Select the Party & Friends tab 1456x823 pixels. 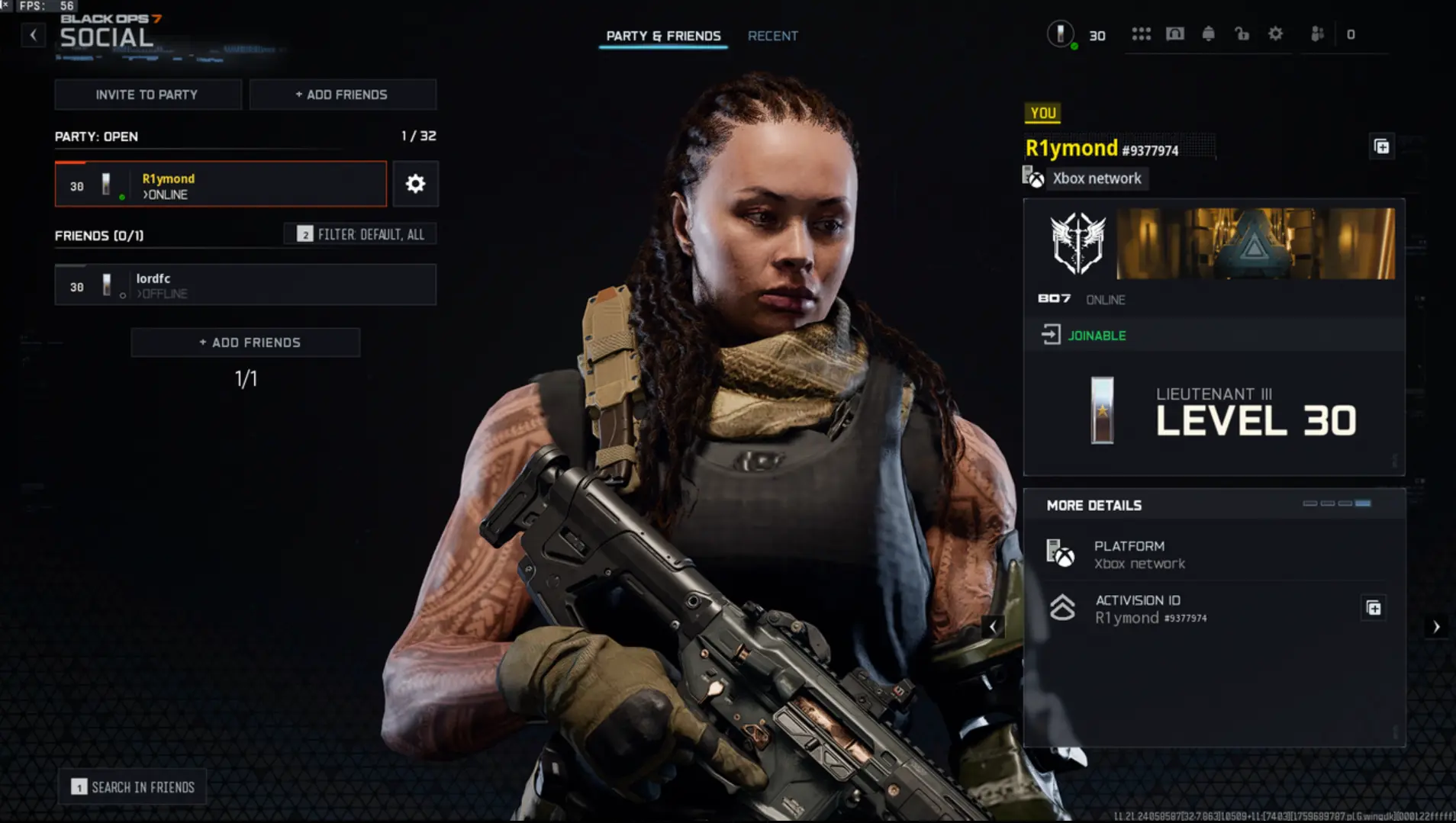pyautogui.click(x=663, y=36)
